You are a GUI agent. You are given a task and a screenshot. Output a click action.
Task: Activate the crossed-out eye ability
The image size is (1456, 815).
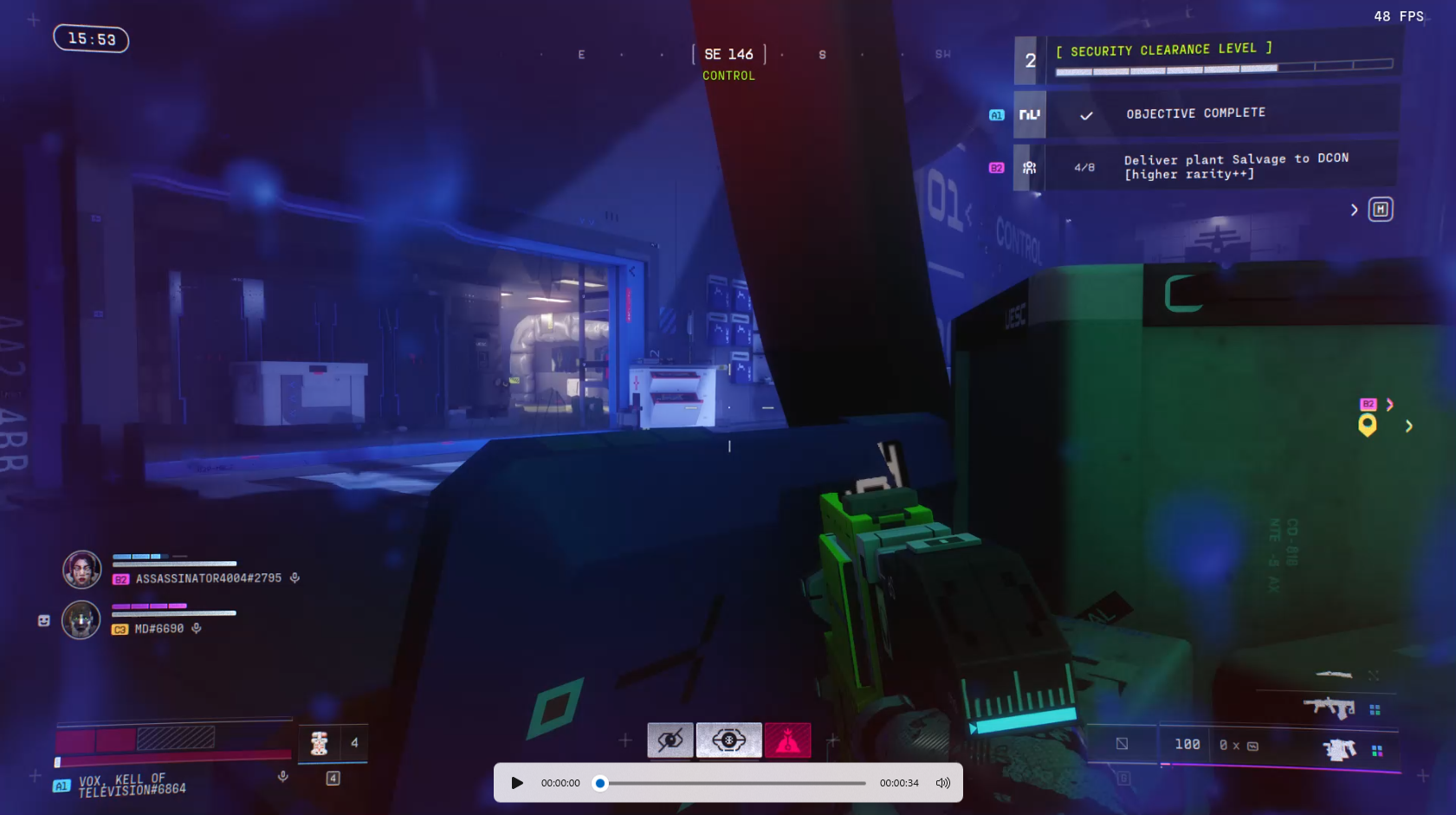670,741
